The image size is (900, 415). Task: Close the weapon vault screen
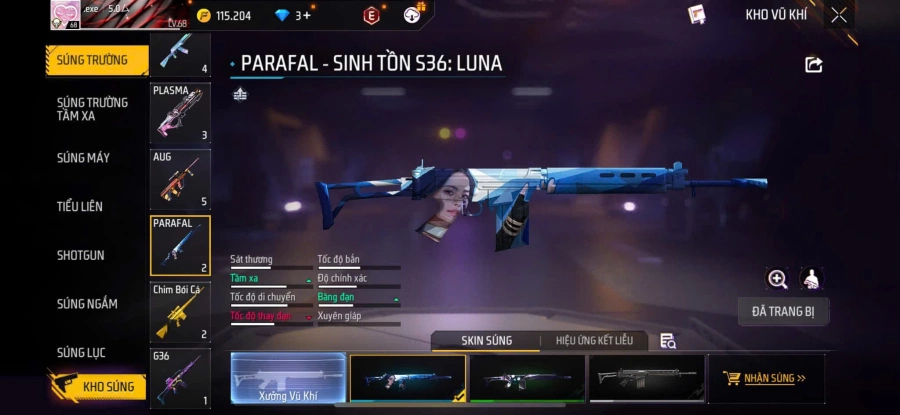click(x=839, y=15)
